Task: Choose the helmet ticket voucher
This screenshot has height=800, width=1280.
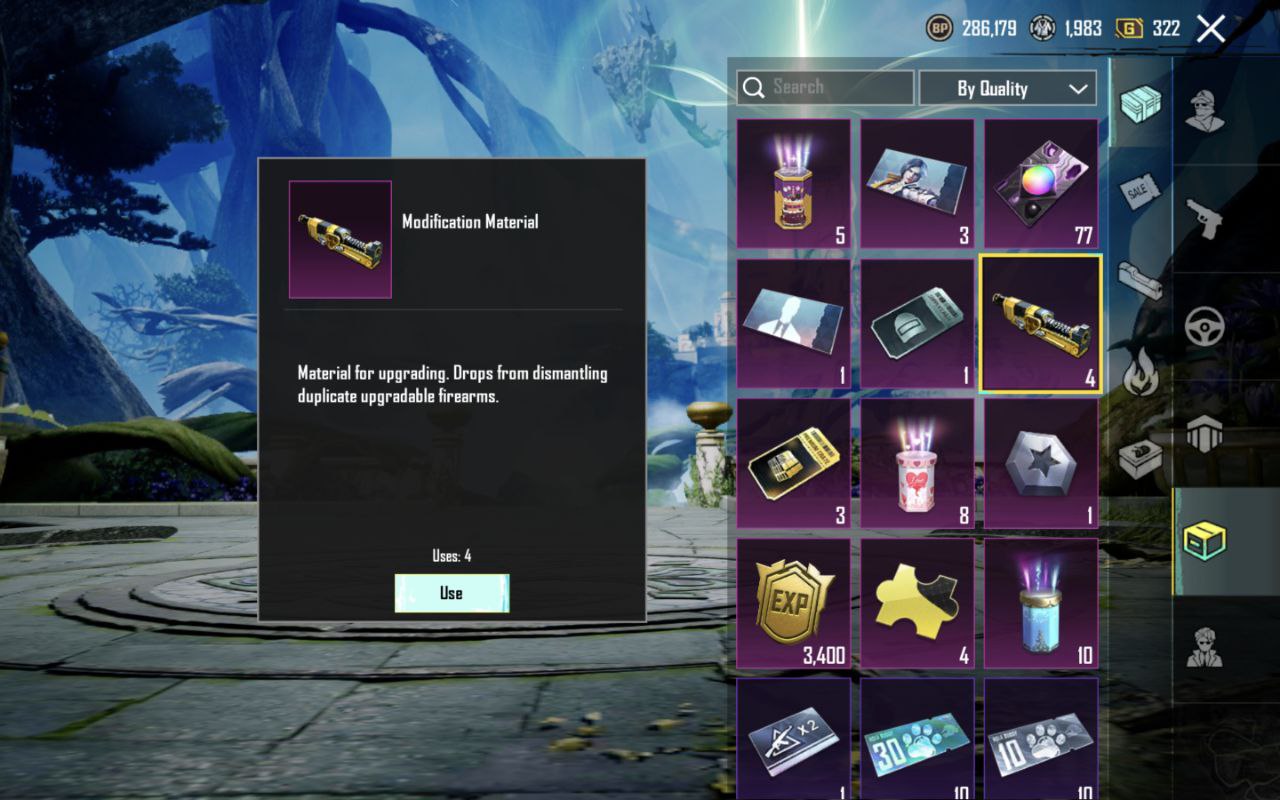Action: pos(917,324)
